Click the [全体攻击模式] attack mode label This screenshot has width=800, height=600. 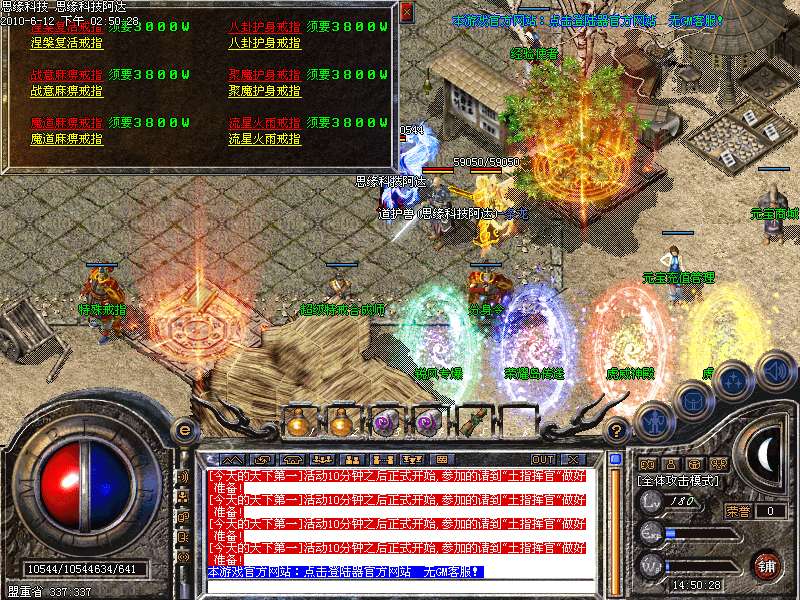coord(678,482)
